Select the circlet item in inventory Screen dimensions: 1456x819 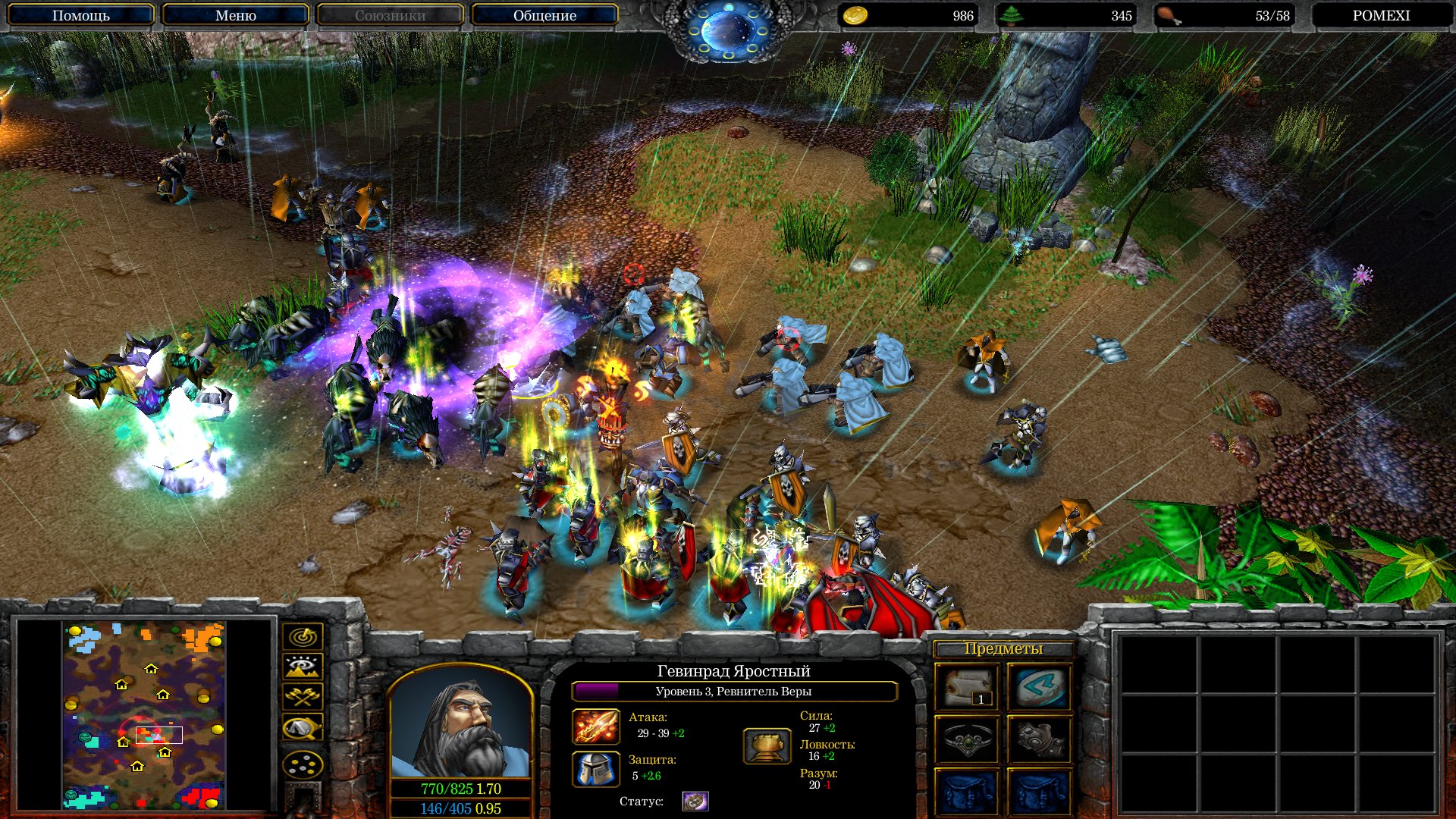[x=967, y=739]
